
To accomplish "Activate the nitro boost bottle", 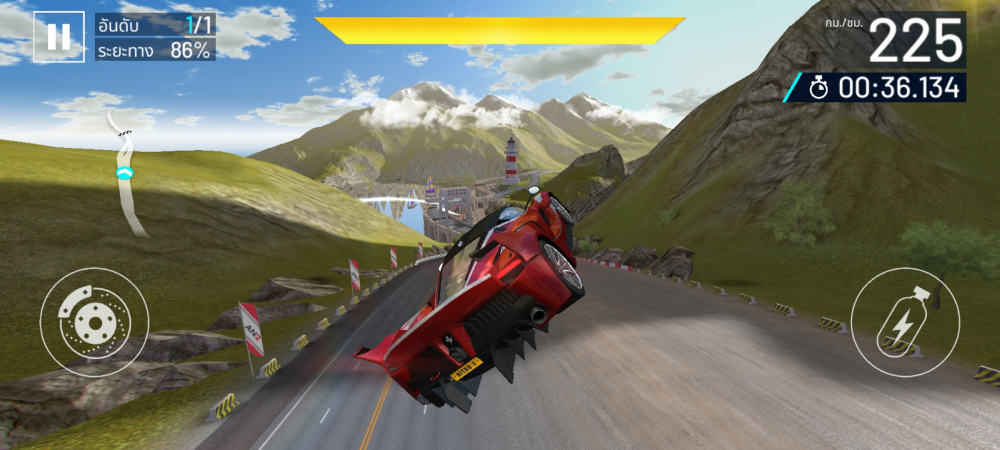I will [904, 322].
